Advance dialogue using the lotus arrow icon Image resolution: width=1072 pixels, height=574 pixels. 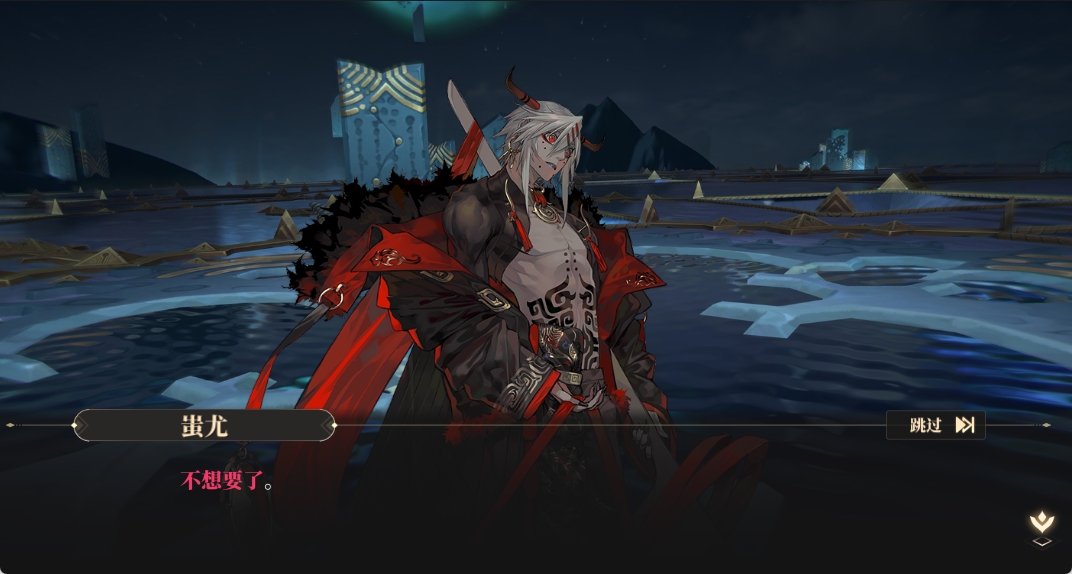[x=1041, y=526]
